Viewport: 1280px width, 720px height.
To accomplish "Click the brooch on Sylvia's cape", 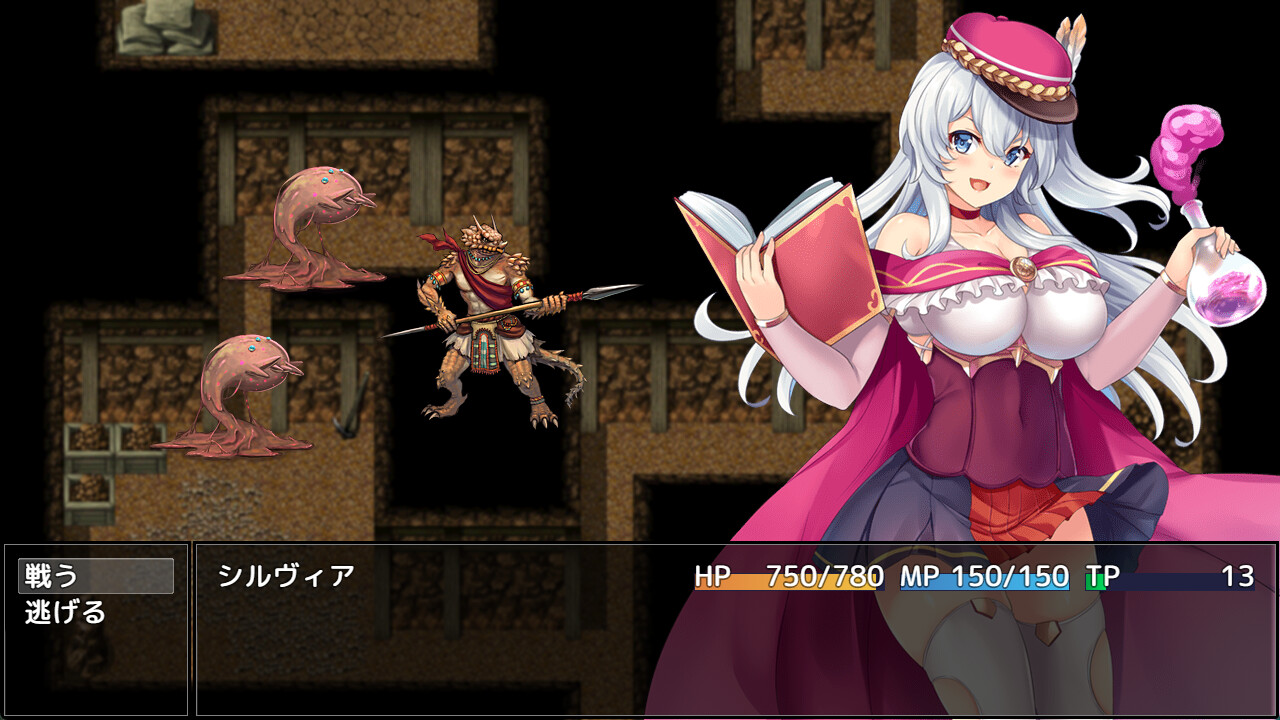I will pyautogui.click(x=1022, y=265).
